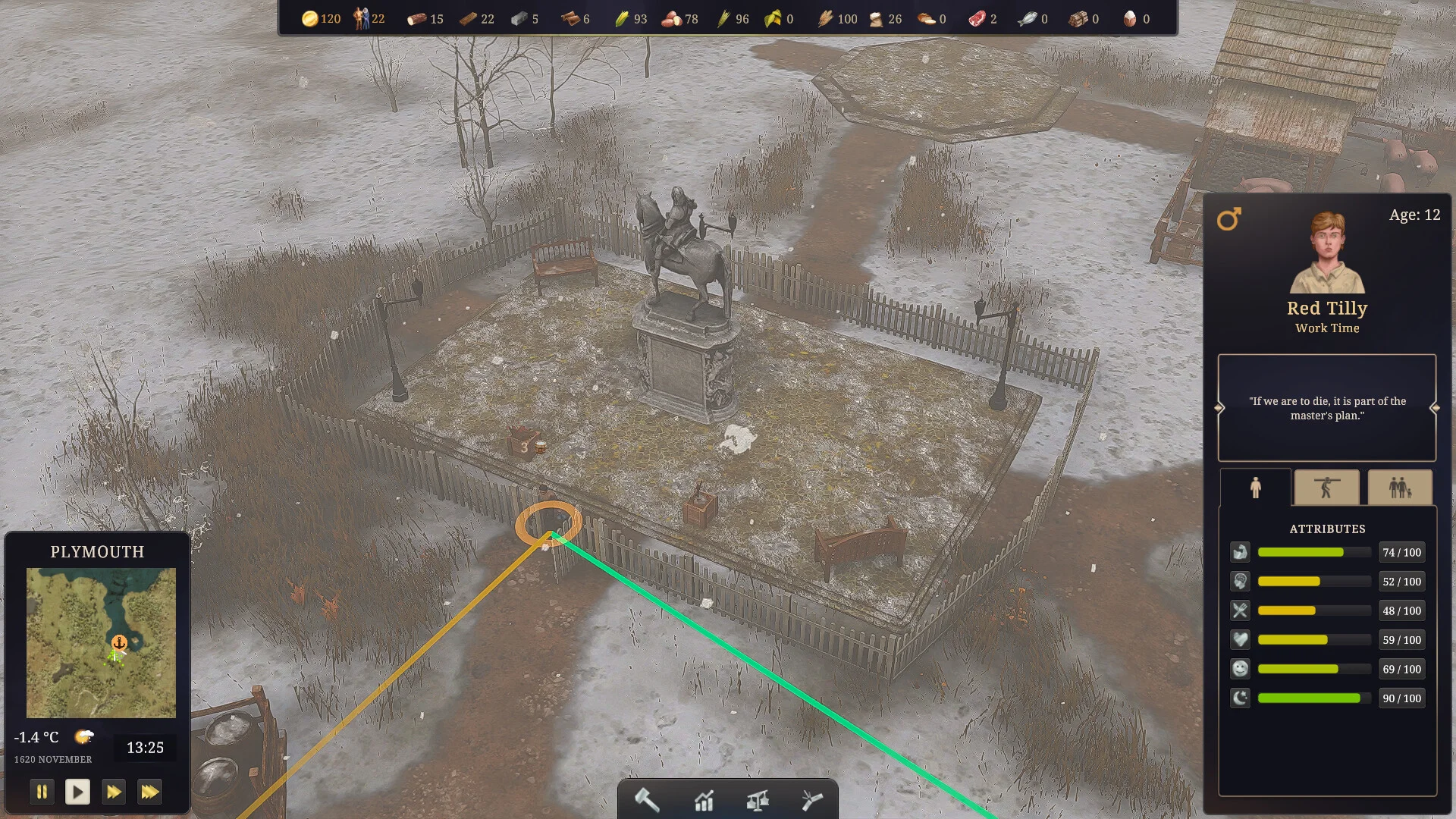1456x819 pixels.
Task: Switch to the worker carrying-plank tab
Action: pos(1326,488)
